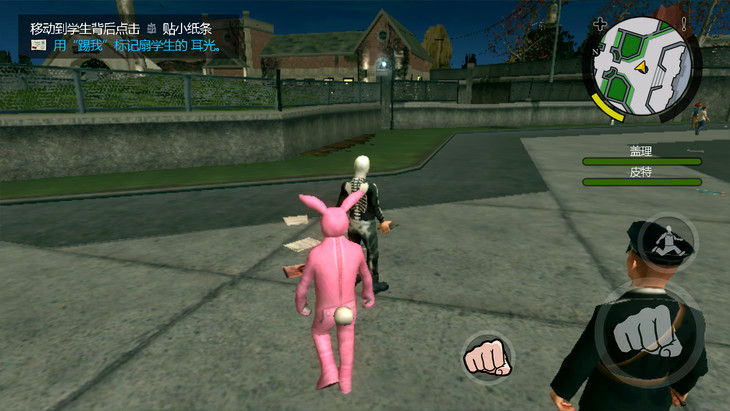Tap the small pink fist button
The height and width of the screenshot is (411, 730).
(487, 355)
